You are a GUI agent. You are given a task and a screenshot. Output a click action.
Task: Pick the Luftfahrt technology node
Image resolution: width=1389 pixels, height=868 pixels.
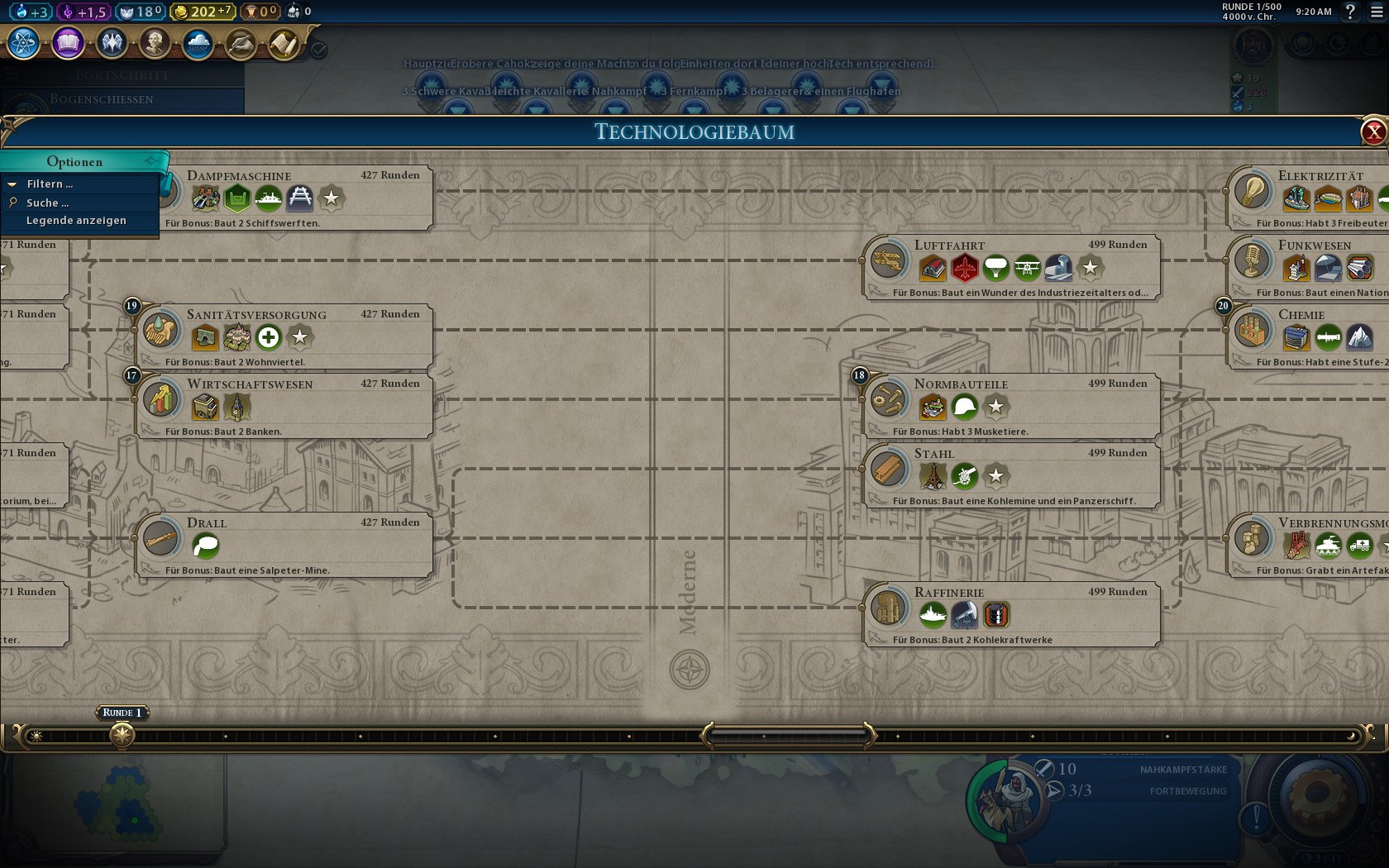pyautogui.click(x=949, y=246)
